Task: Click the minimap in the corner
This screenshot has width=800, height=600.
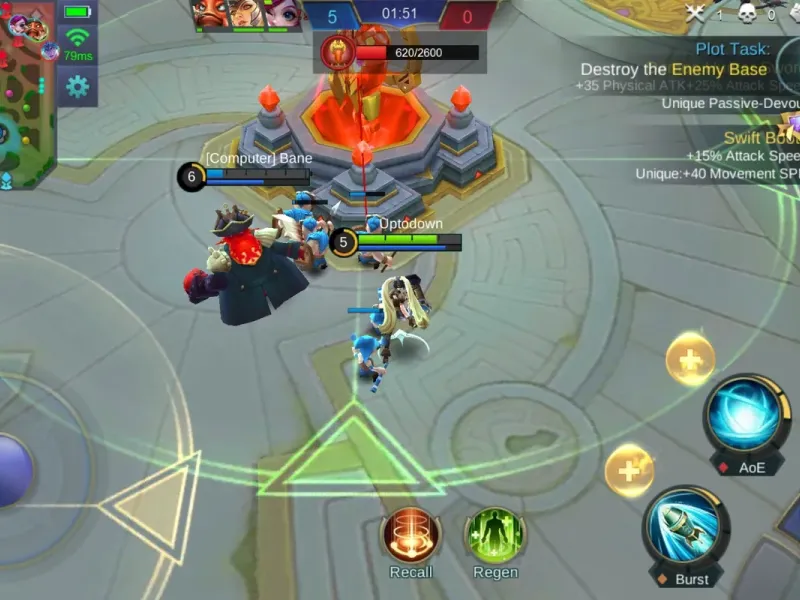Action: point(28,95)
